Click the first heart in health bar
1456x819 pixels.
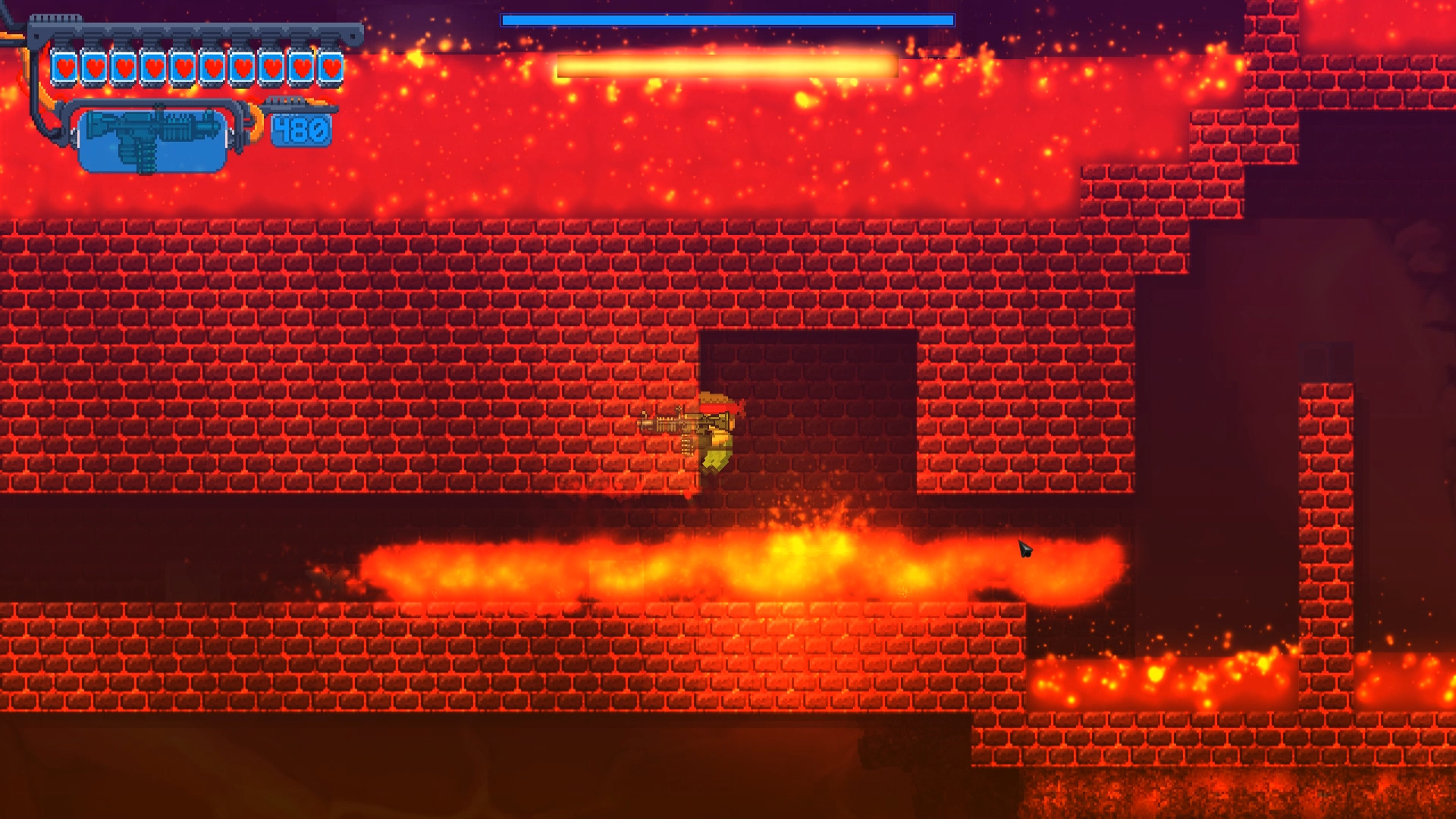65,67
